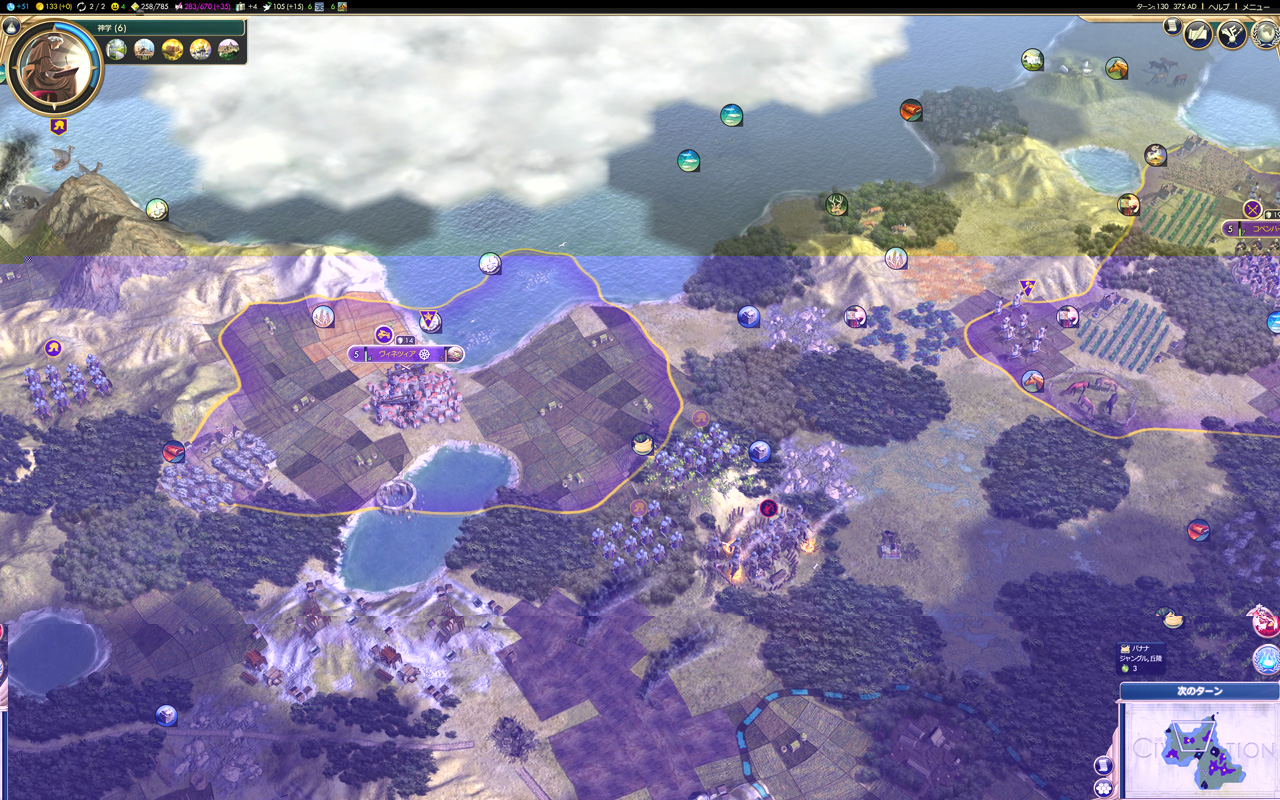Click the scroll button left of the minimap

click(1104, 765)
